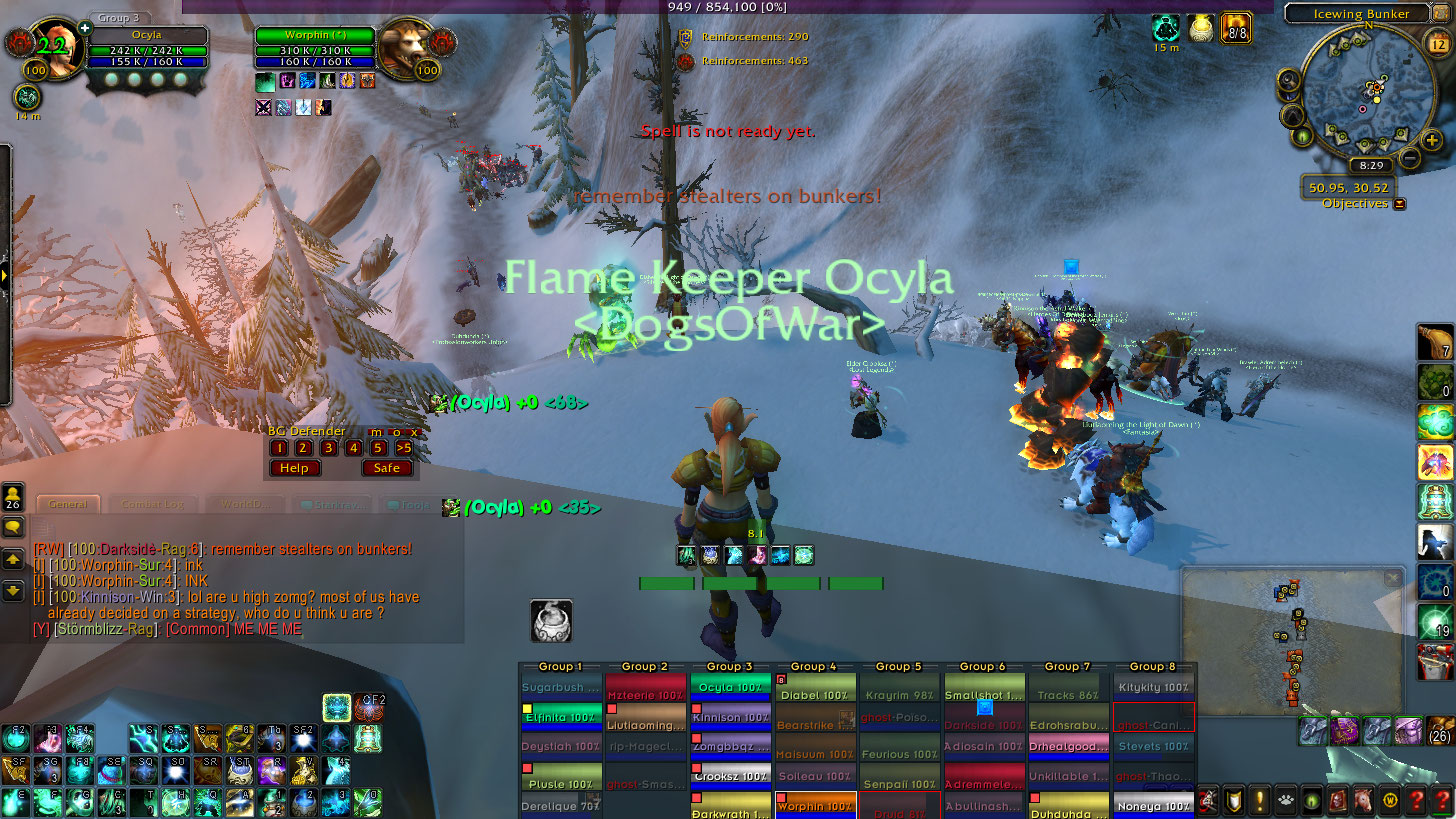Select Kinnison's raid frame in Group 3
This screenshot has height=819, width=1456.
point(729,717)
